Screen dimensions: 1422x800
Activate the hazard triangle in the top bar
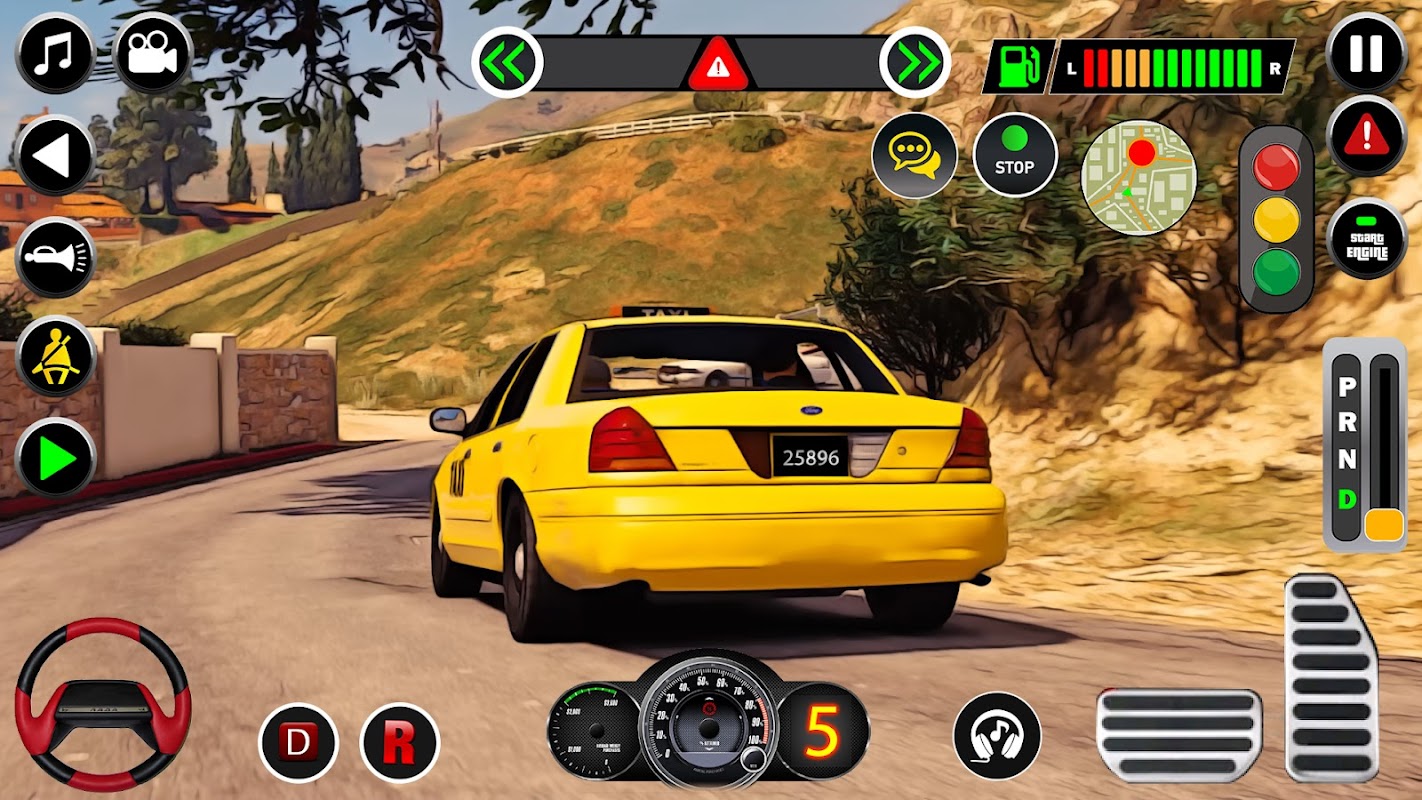tap(714, 66)
